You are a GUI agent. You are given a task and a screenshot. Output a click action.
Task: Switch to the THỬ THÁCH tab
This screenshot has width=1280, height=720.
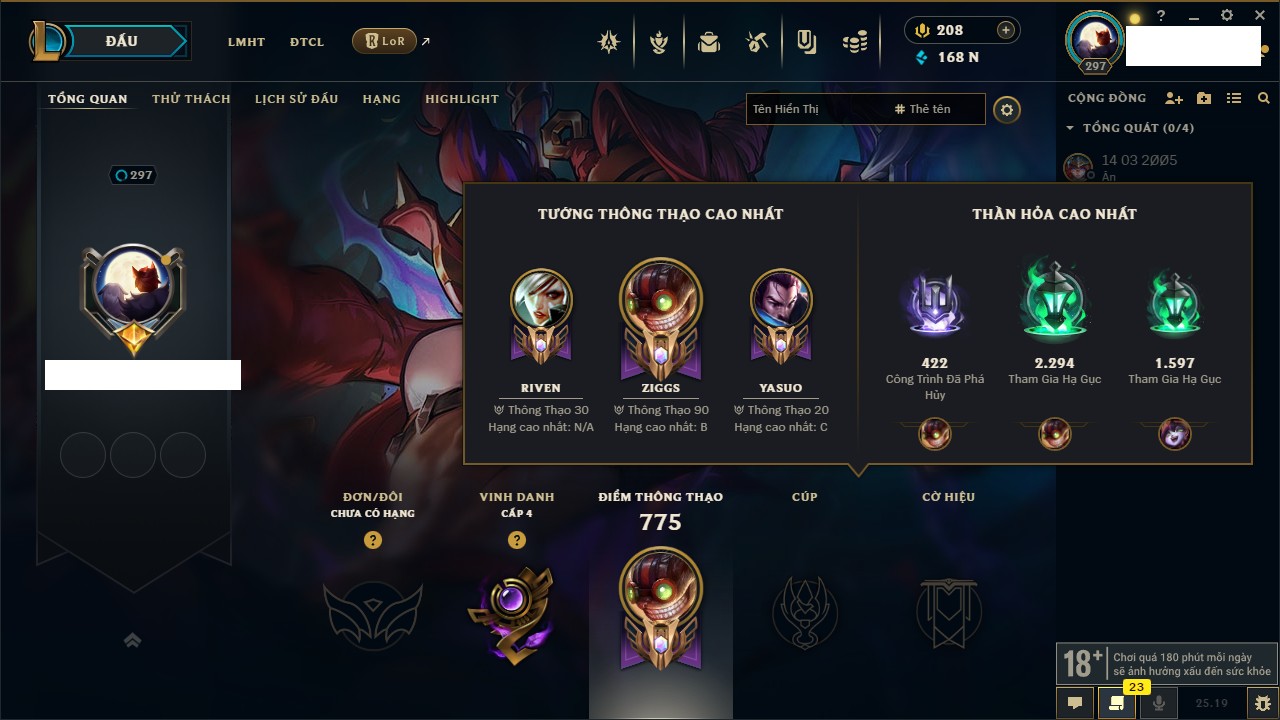pyautogui.click(x=191, y=99)
